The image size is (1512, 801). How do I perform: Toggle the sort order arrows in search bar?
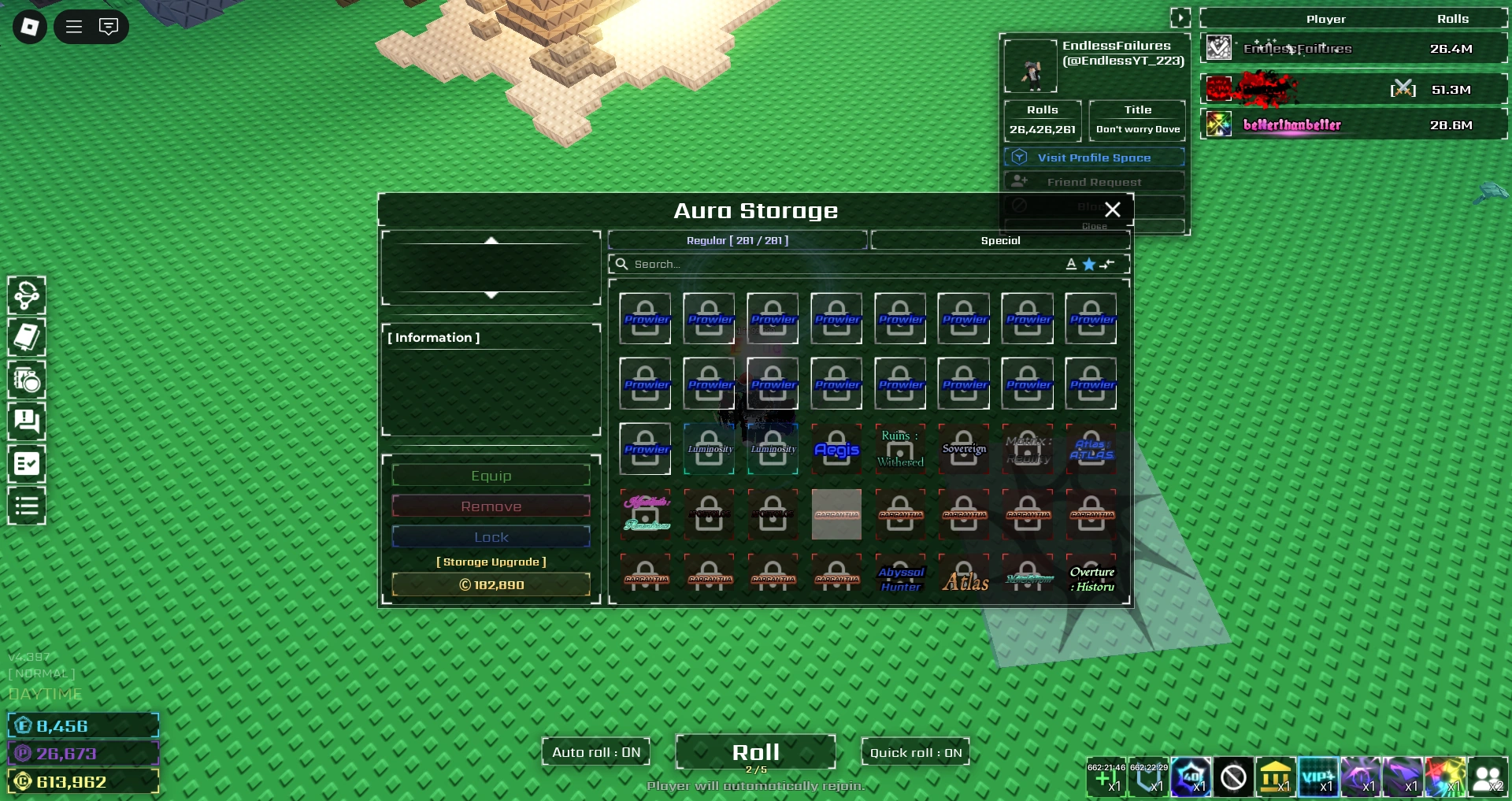point(1108,264)
